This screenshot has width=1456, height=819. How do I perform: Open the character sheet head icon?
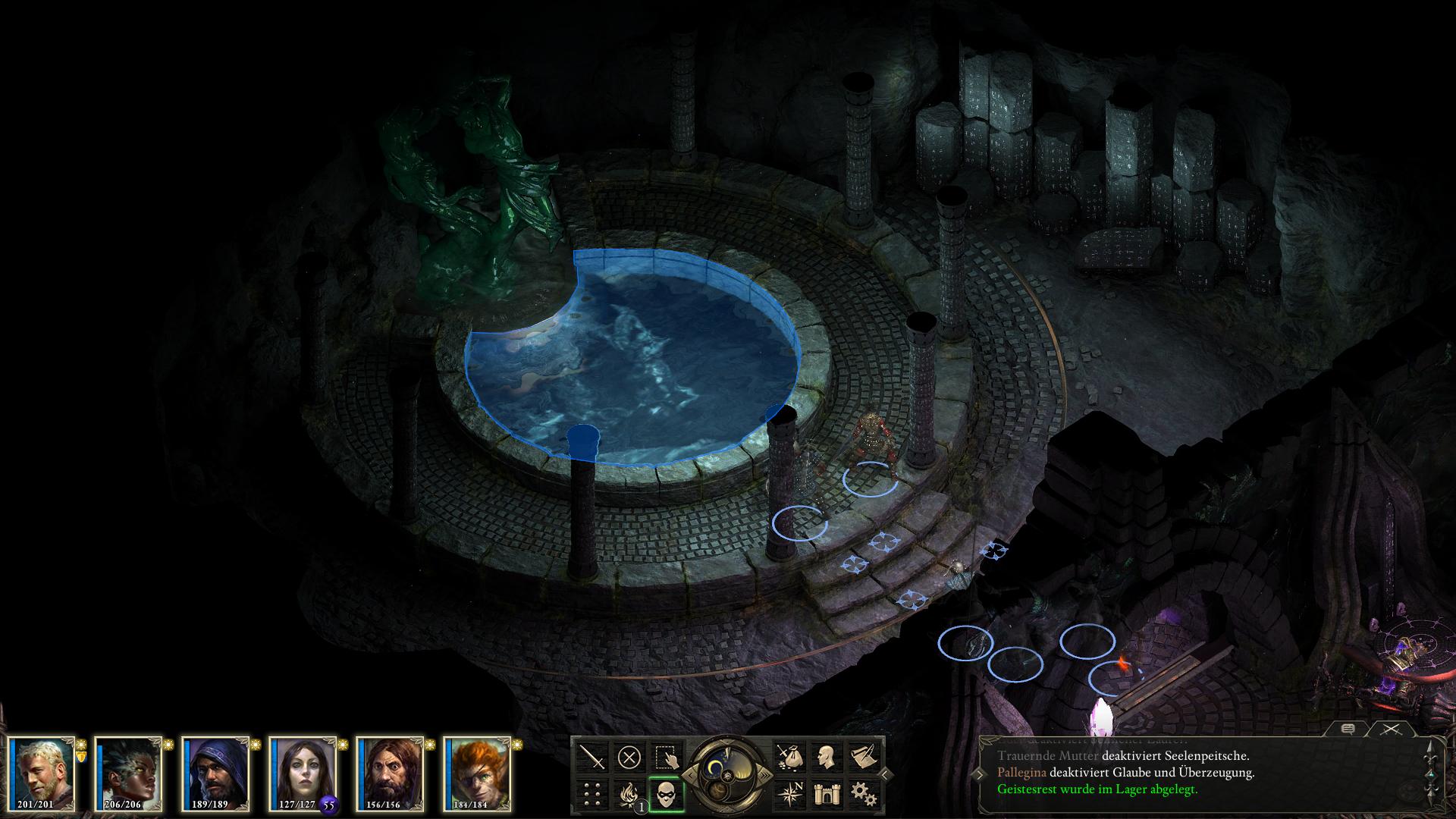tap(827, 757)
